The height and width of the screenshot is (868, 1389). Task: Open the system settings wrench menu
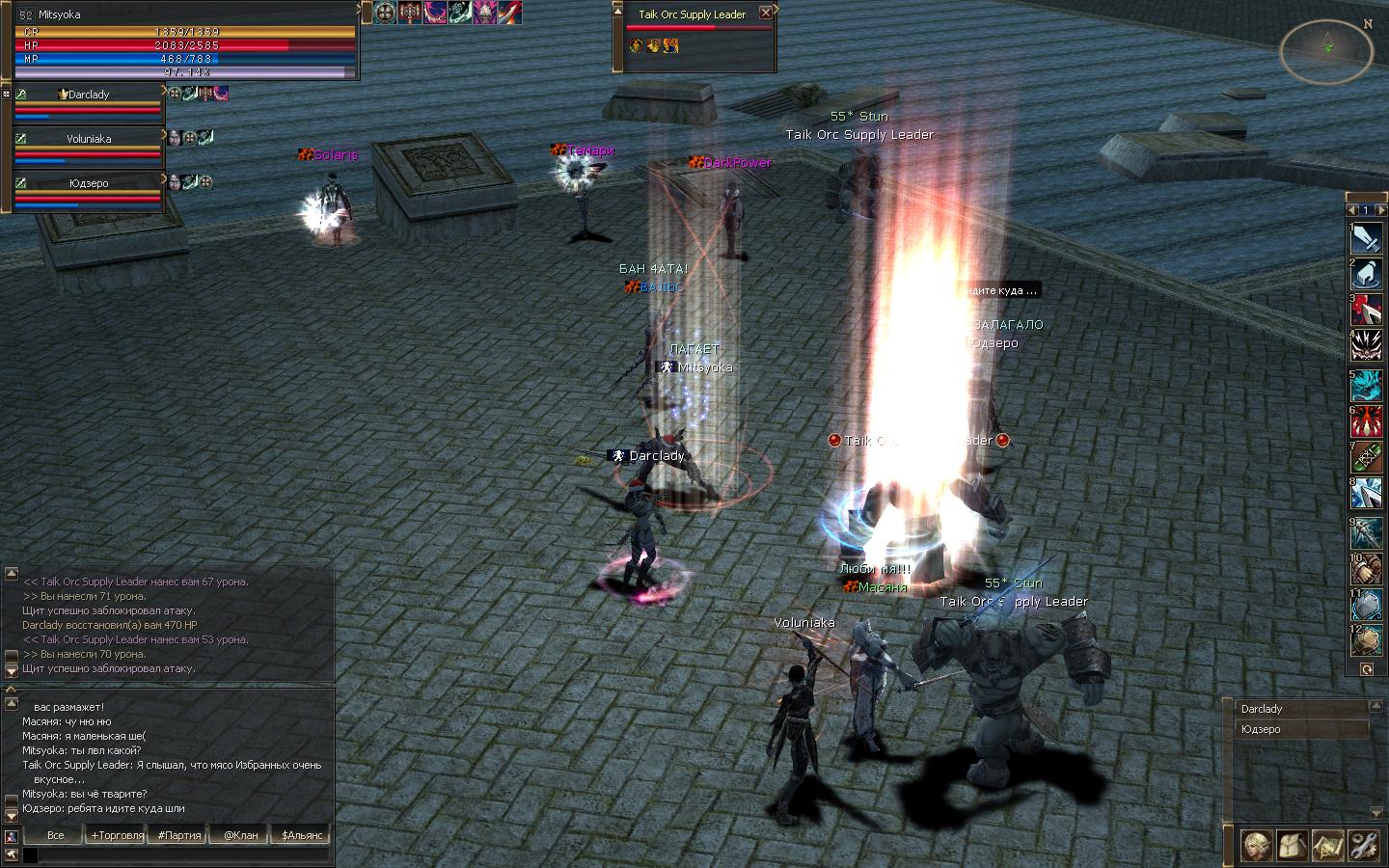coord(1365,846)
